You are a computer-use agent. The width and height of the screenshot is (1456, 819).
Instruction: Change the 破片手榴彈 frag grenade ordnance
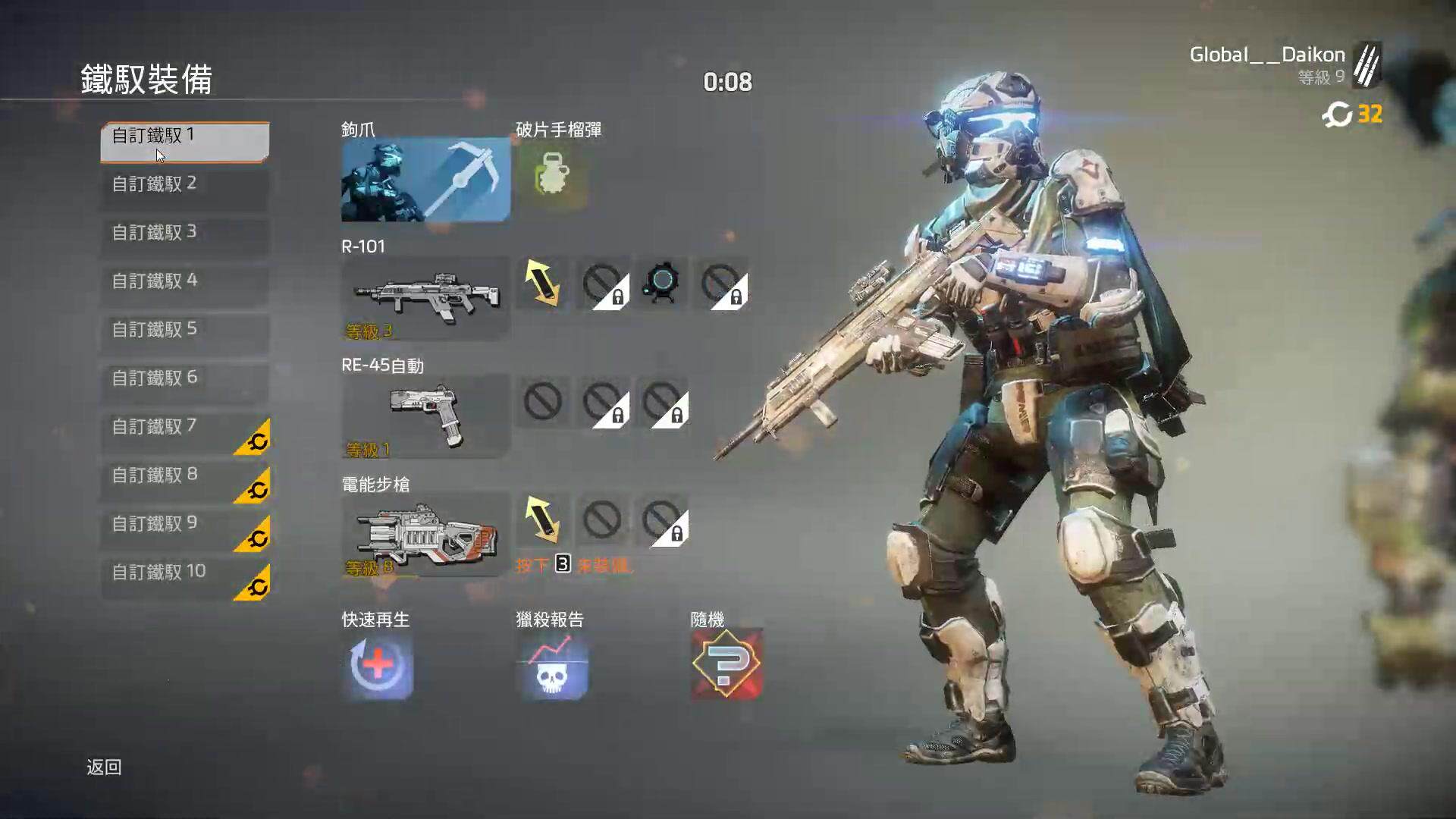[x=551, y=177]
